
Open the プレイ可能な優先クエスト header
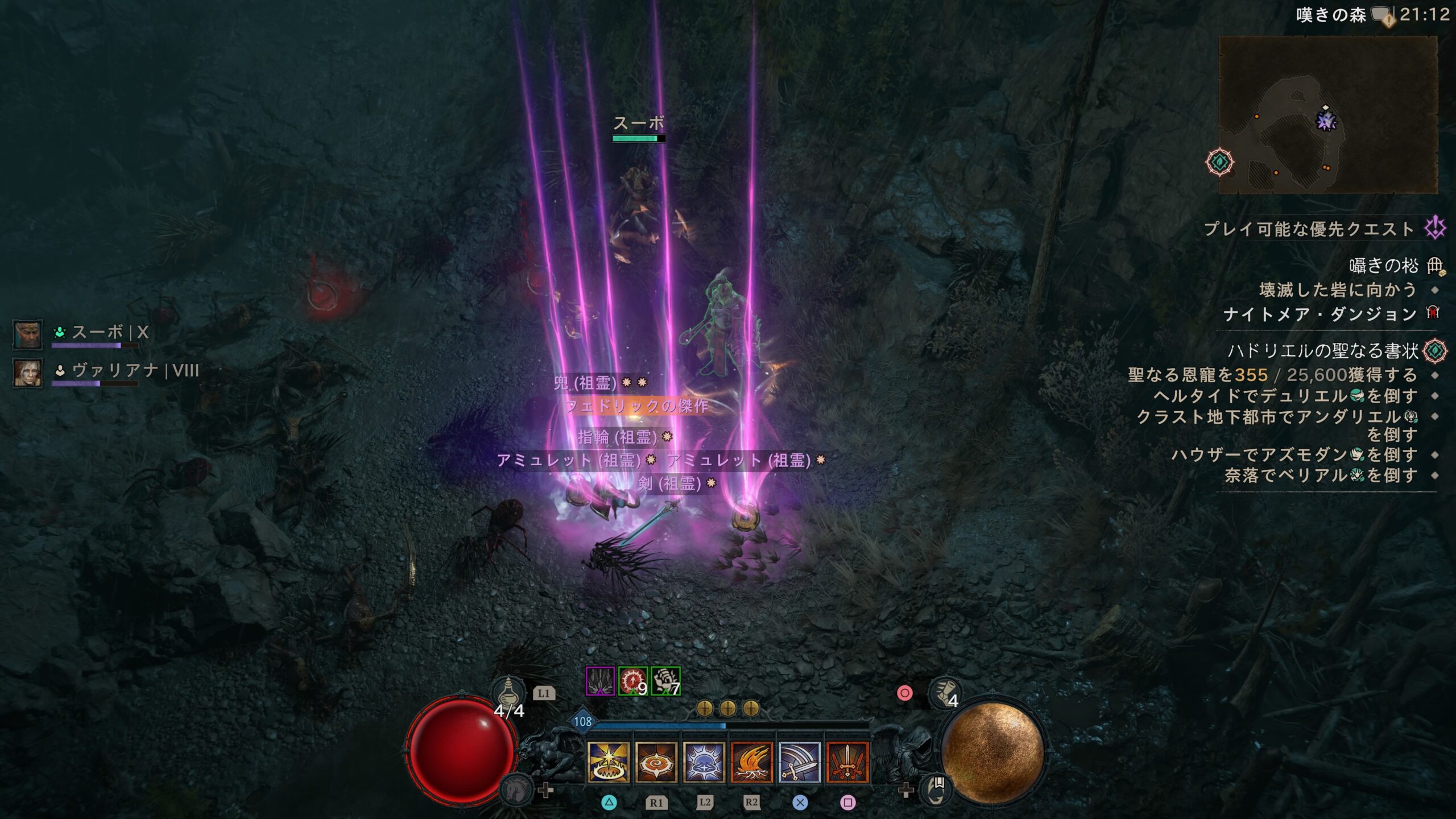click(x=1308, y=229)
